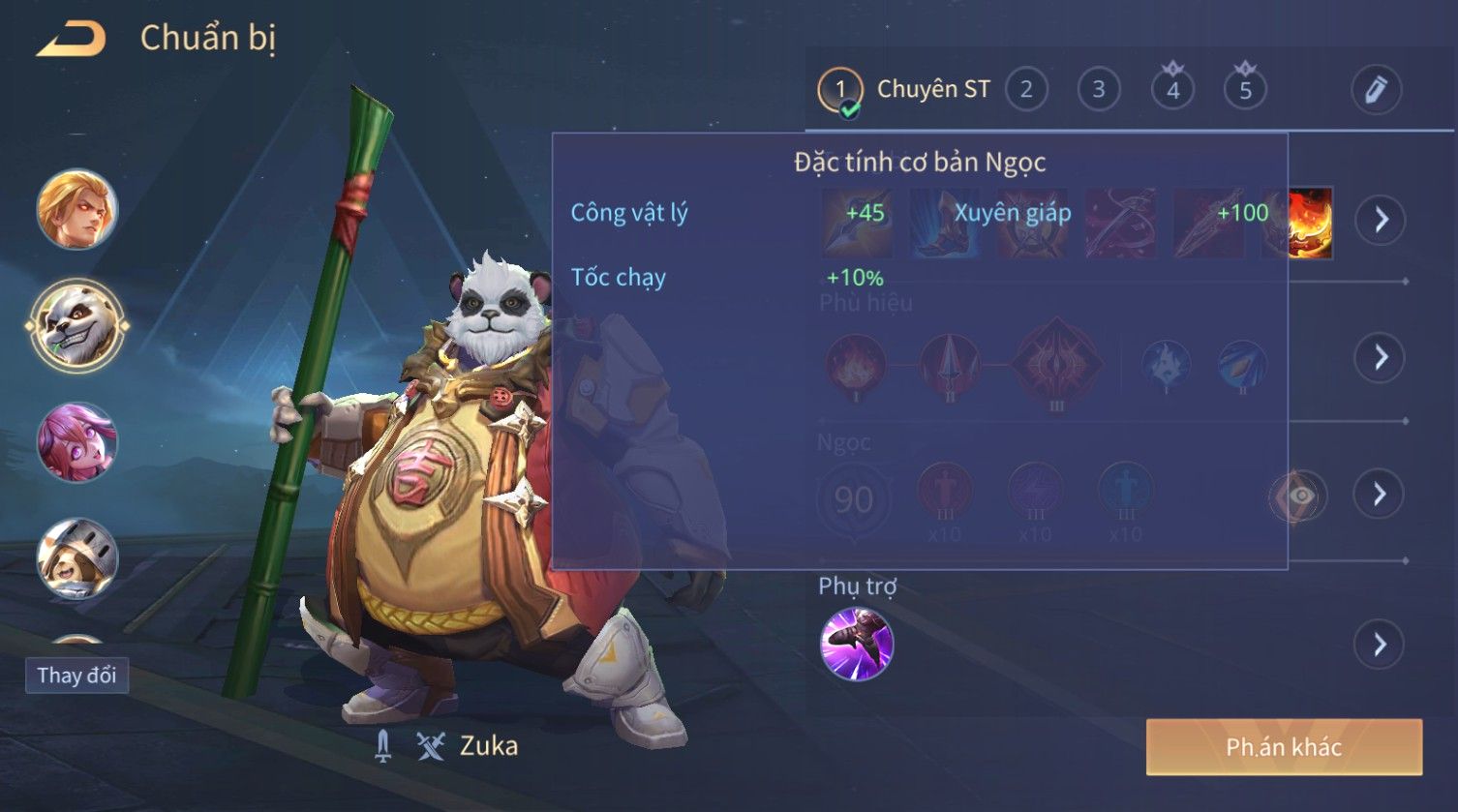Image resolution: width=1458 pixels, height=812 pixels.
Task: Pick the blond hero portrait
Action: [x=76, y=210]
